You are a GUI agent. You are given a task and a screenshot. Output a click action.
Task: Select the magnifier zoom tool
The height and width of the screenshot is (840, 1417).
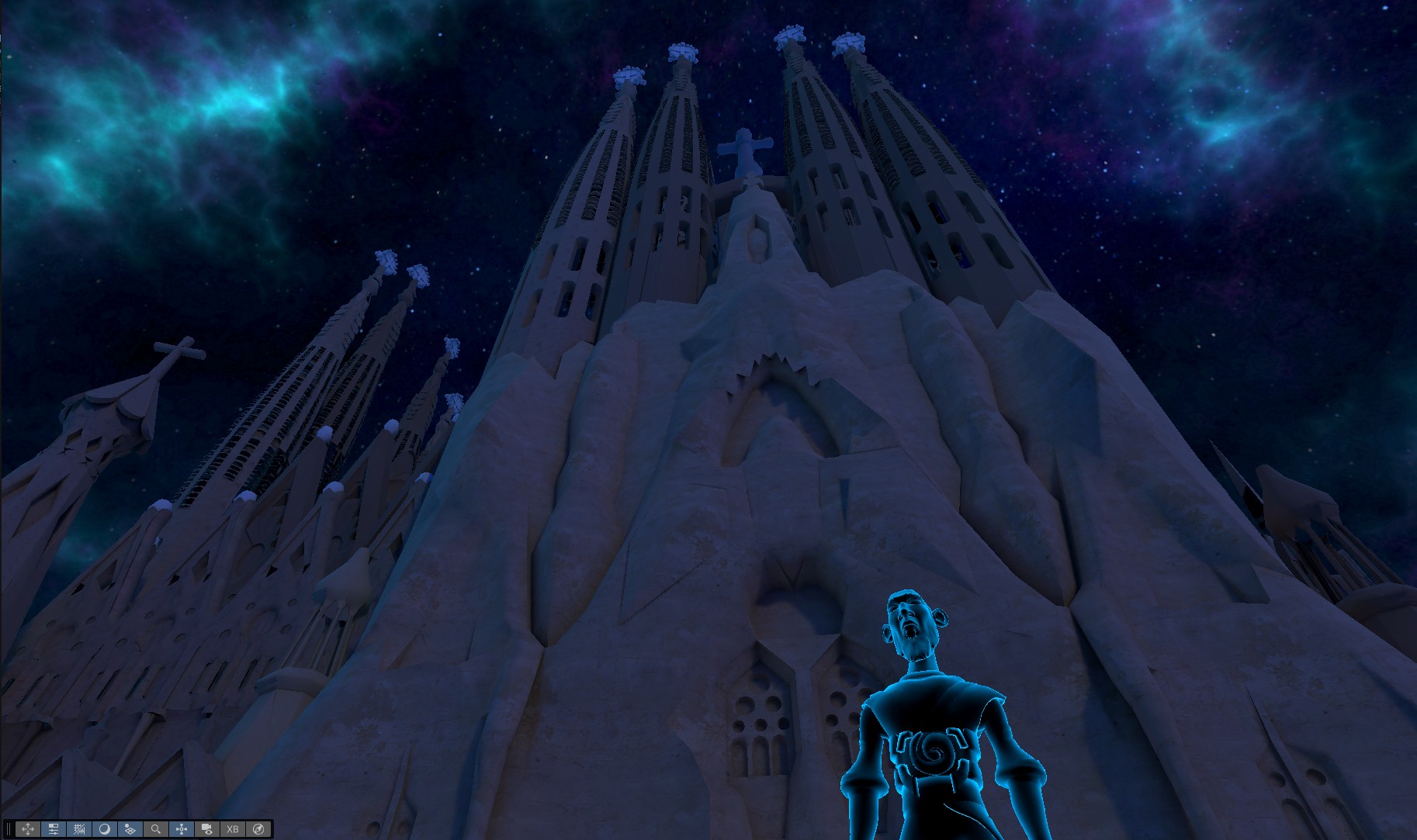pos(156,828)
